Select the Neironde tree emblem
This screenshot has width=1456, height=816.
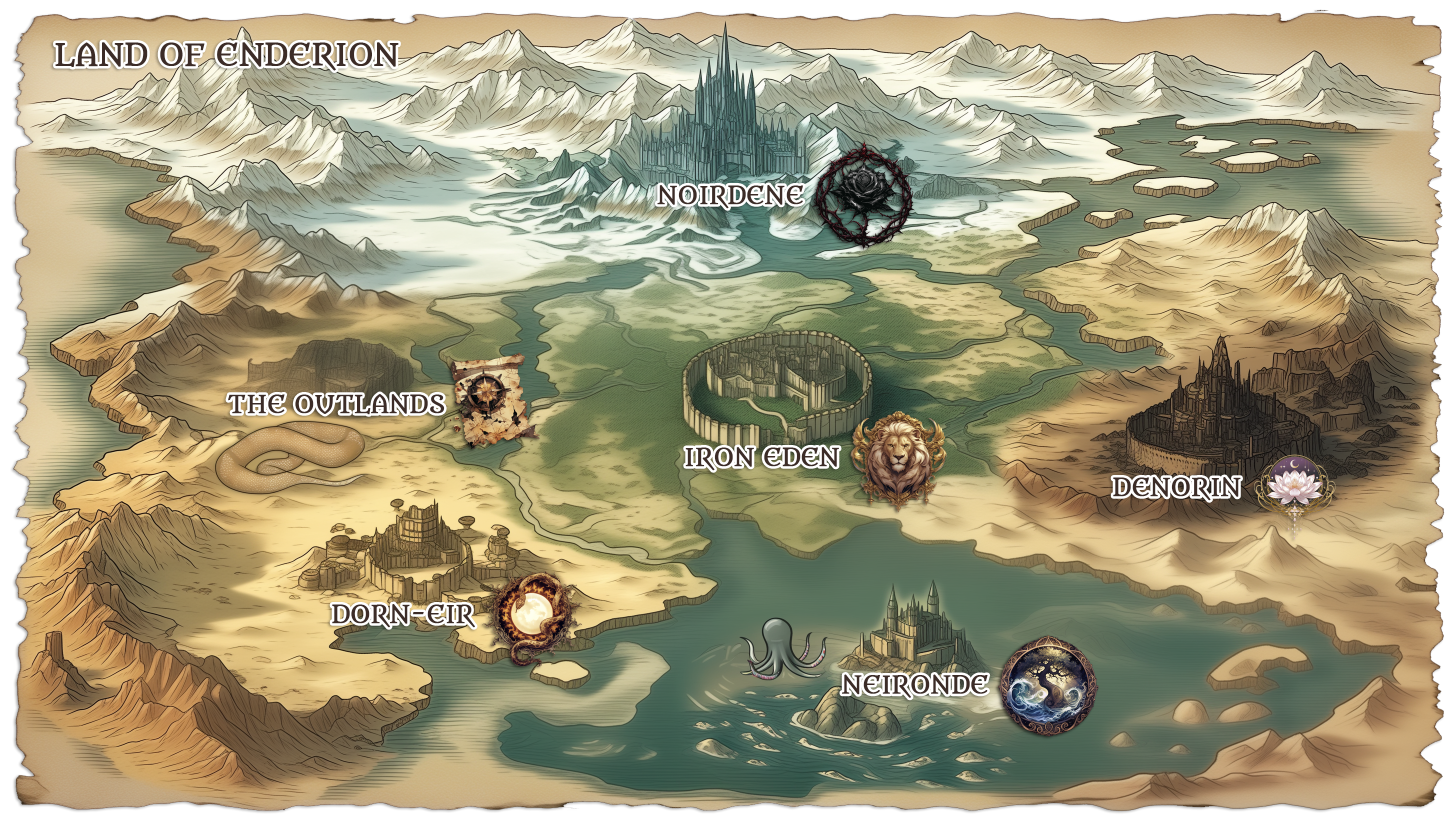pos(1048,686)
